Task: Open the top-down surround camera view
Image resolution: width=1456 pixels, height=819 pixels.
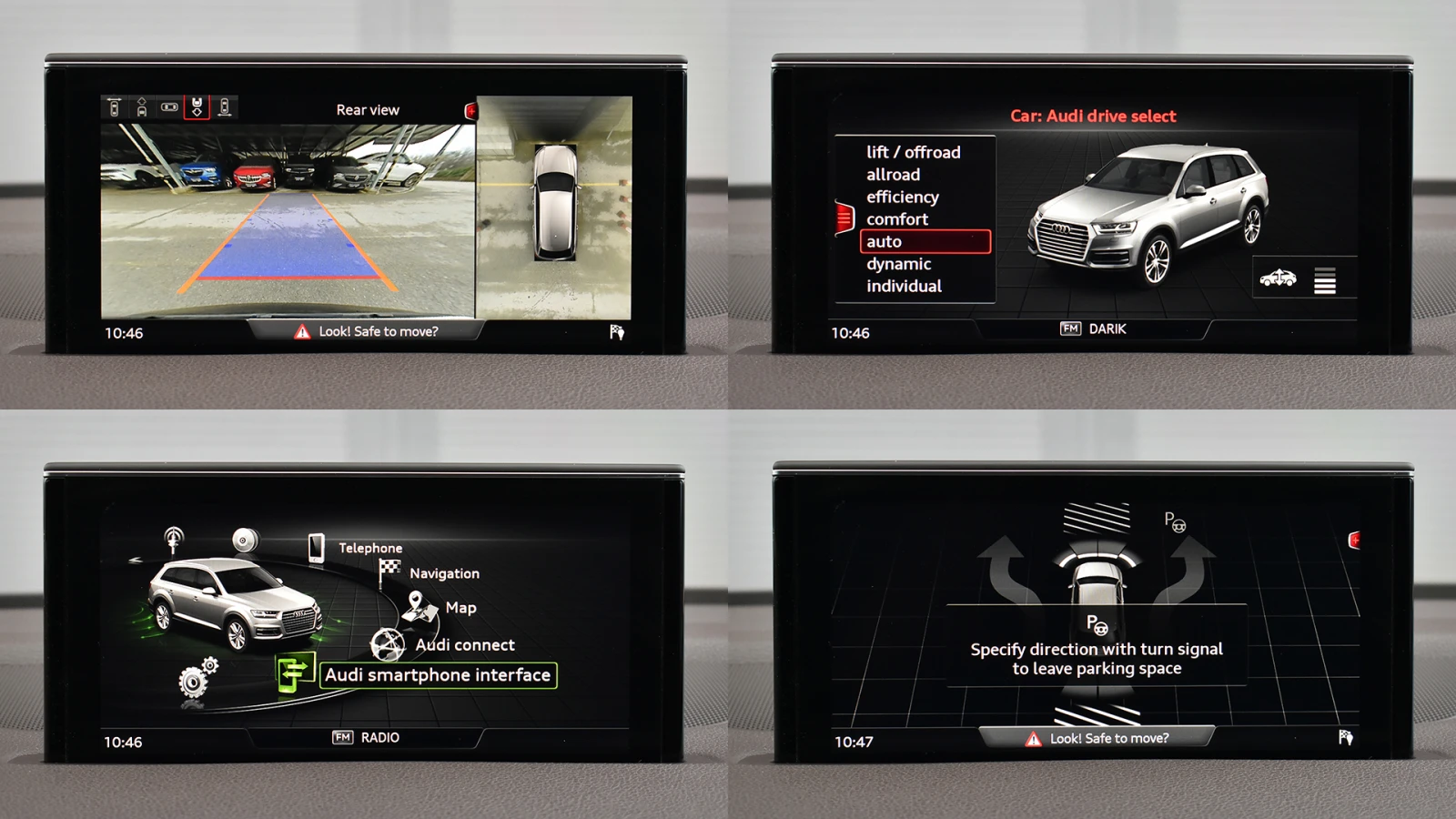Action: click(169, 106)
